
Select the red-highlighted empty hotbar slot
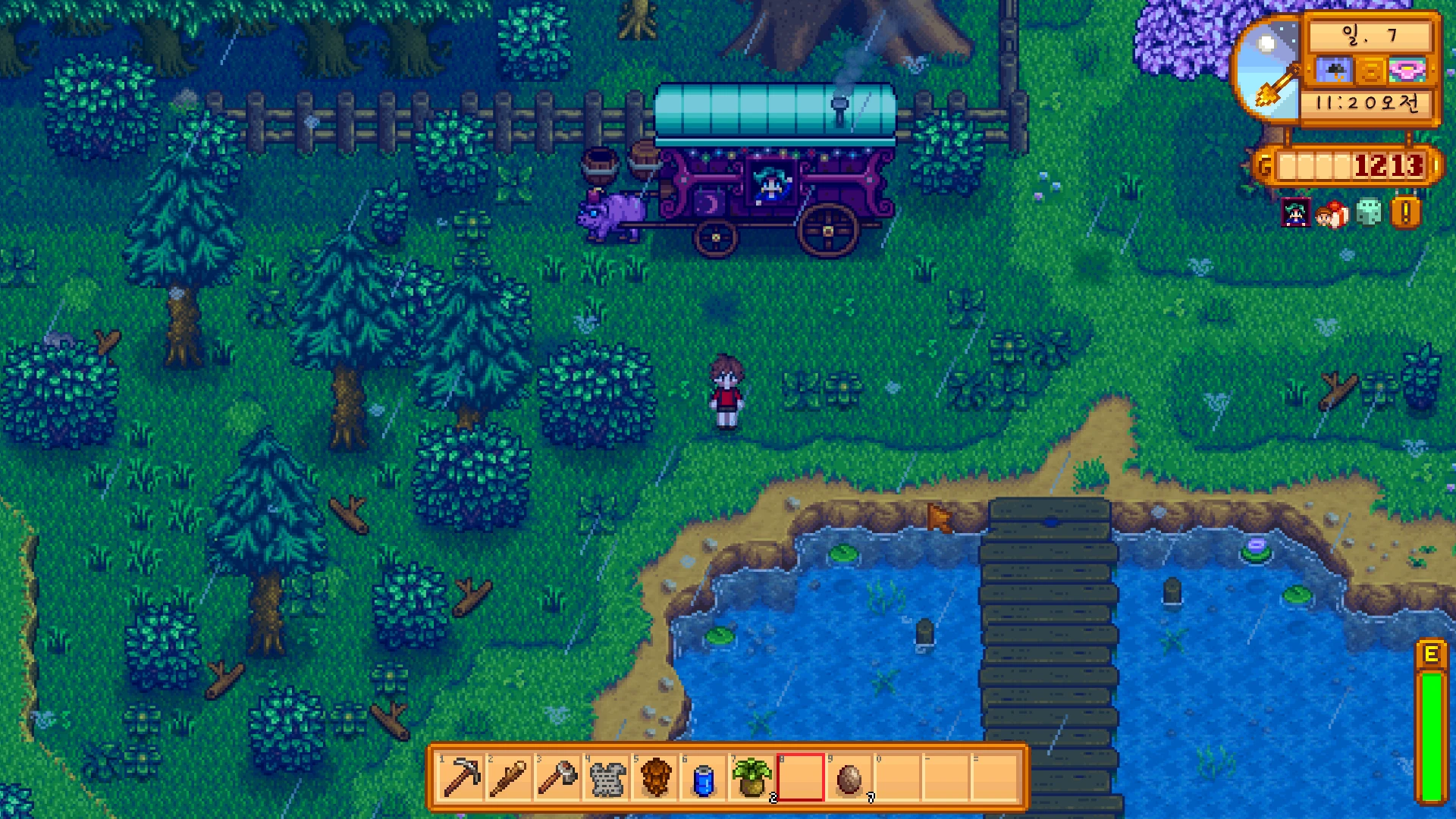pos(800,777)
